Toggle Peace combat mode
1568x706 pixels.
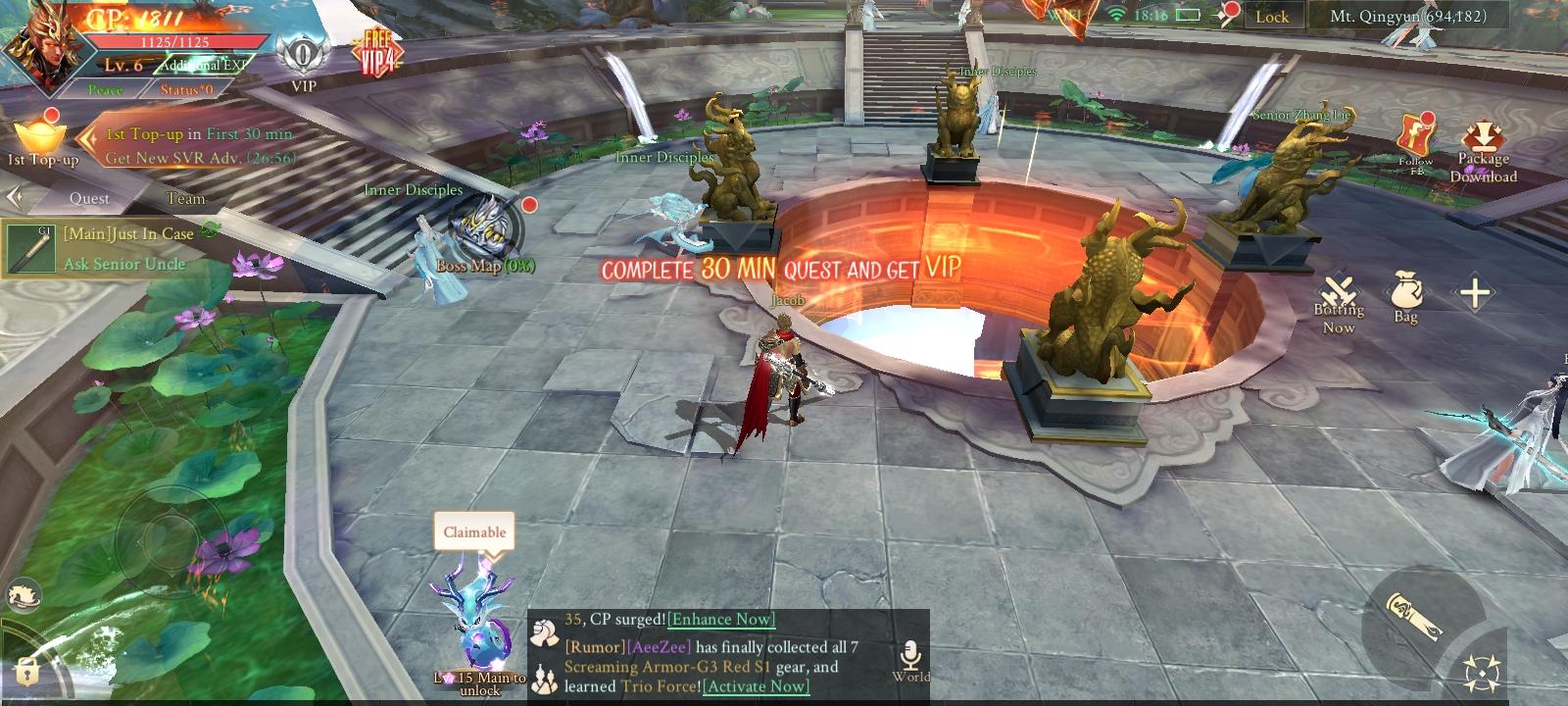coord(105,90)
